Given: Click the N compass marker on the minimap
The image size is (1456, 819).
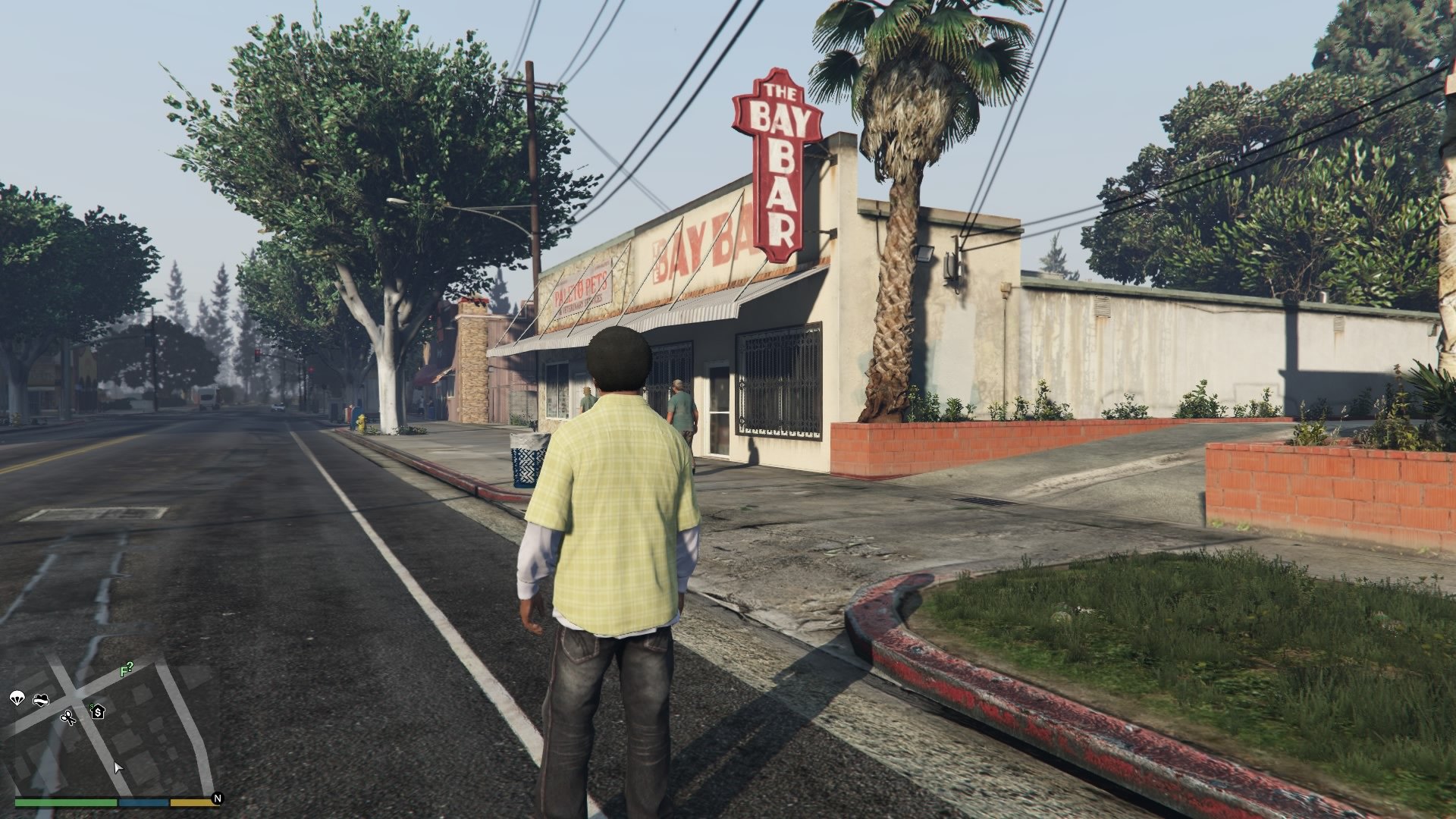Looking at the screenshot, I should point(218,799).
